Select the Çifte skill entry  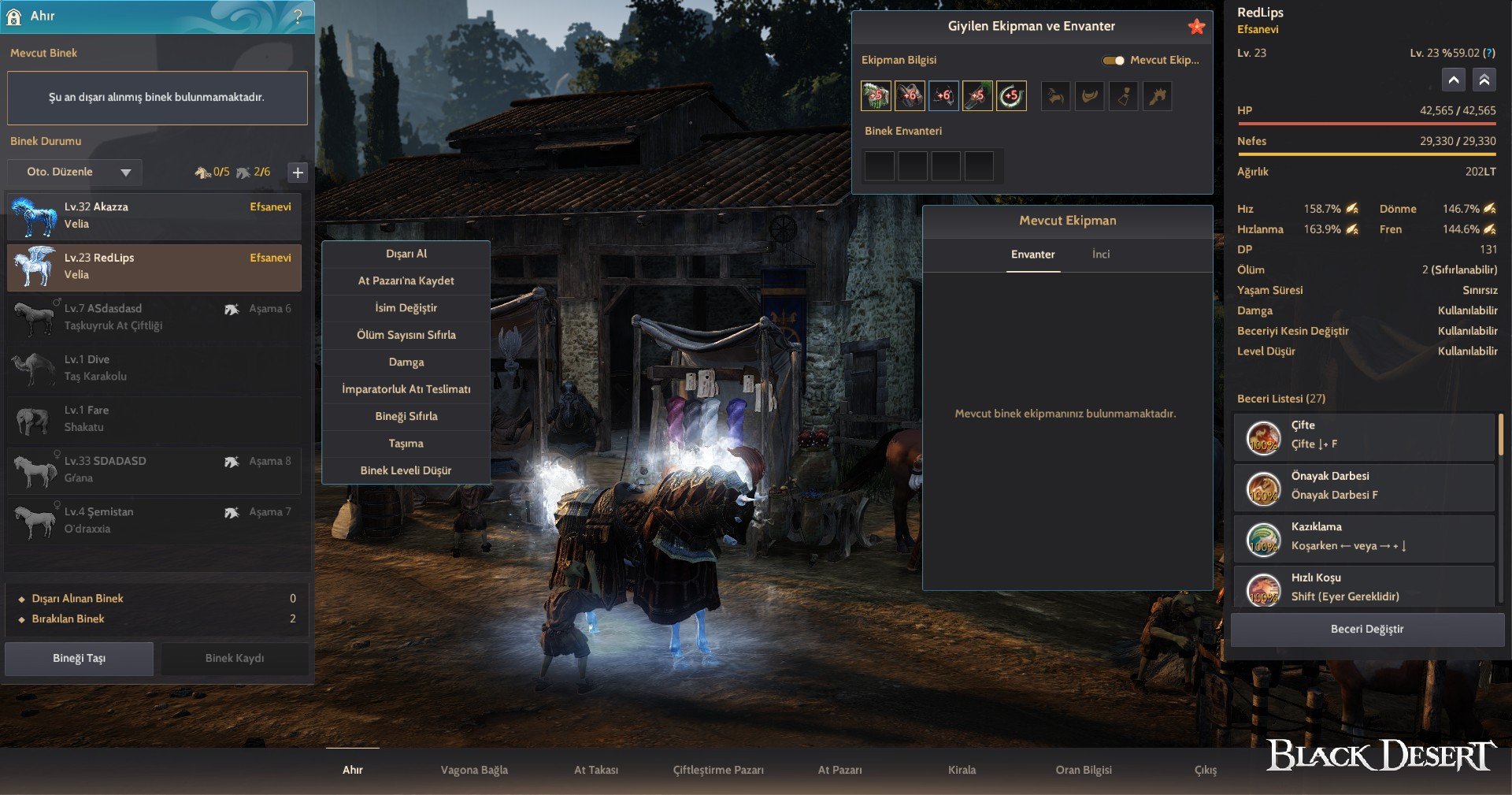[1364, 436]
